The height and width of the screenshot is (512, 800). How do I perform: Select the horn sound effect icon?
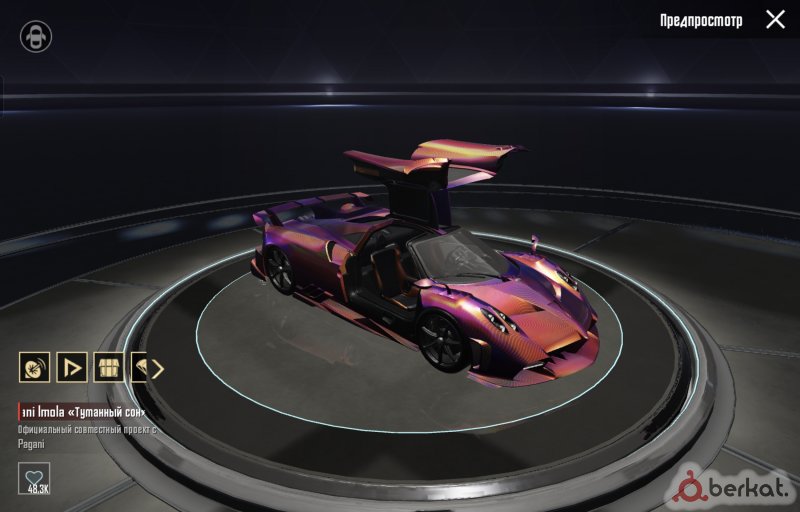(x=34, y=367)
